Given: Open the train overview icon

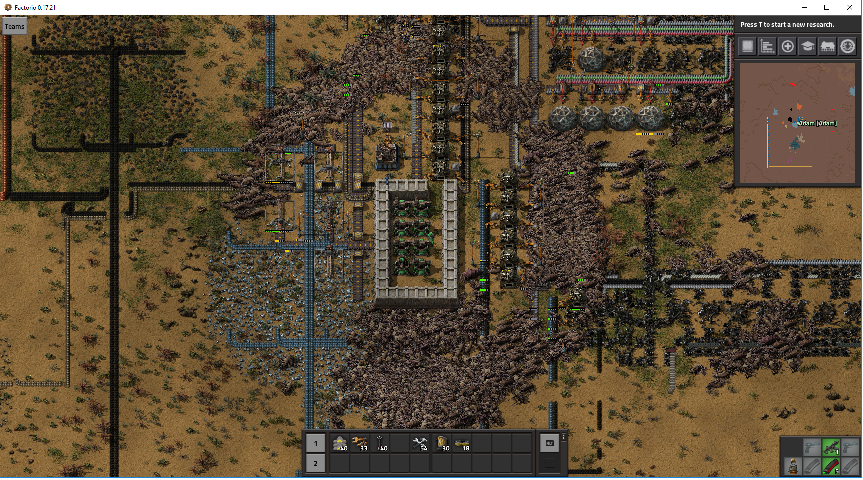Looking at the screenshot, I should (828, 46).
